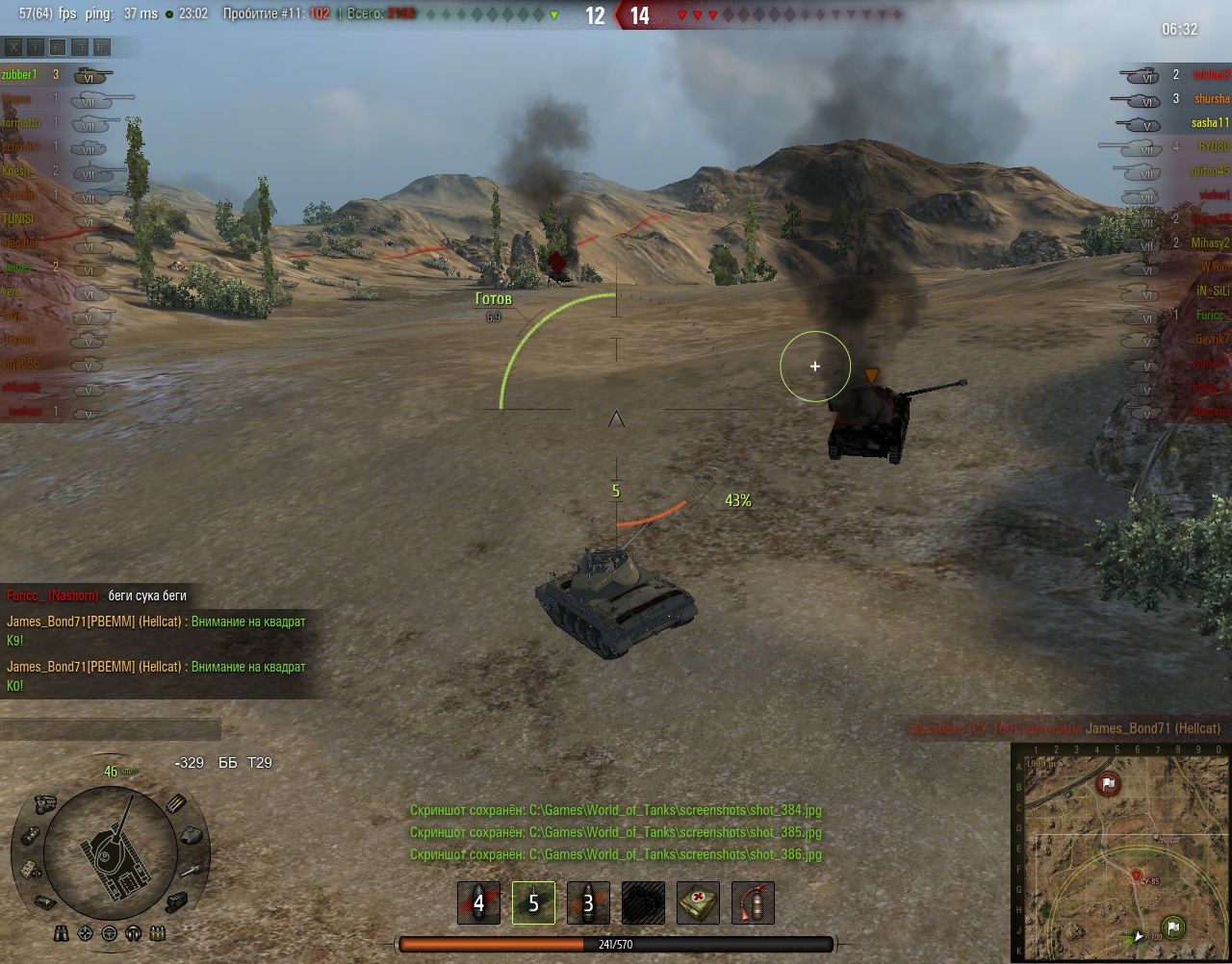Select player zubber1 in the team list

(20, 74)
